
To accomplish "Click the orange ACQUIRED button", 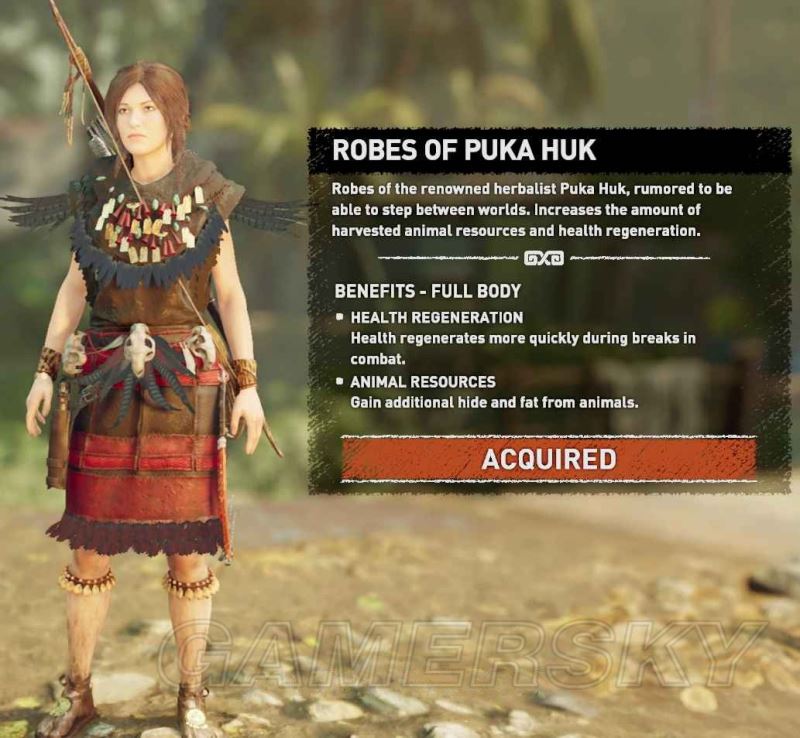I will 548,459.
